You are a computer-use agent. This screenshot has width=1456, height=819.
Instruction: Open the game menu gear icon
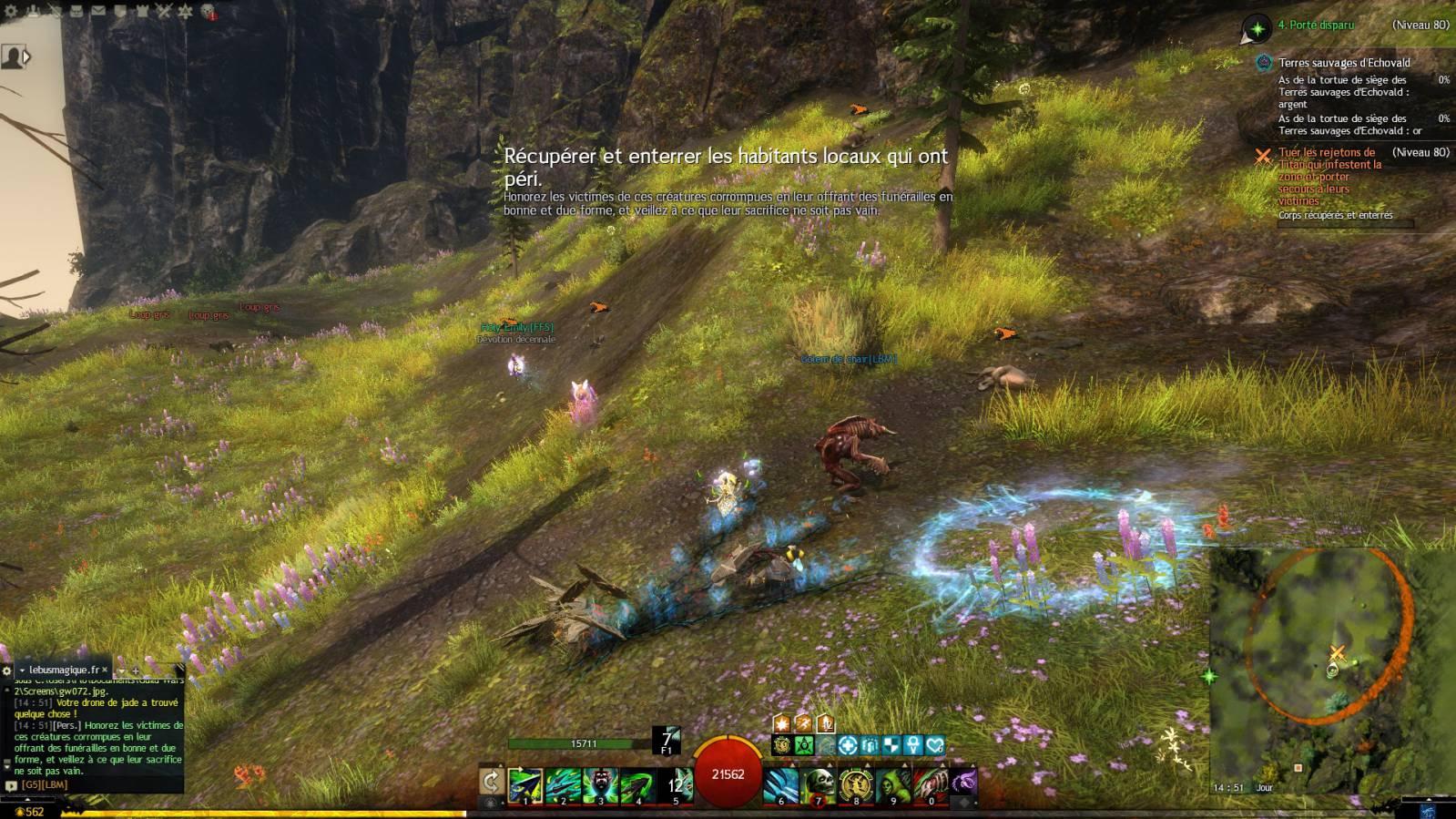(x=11, y=11)
